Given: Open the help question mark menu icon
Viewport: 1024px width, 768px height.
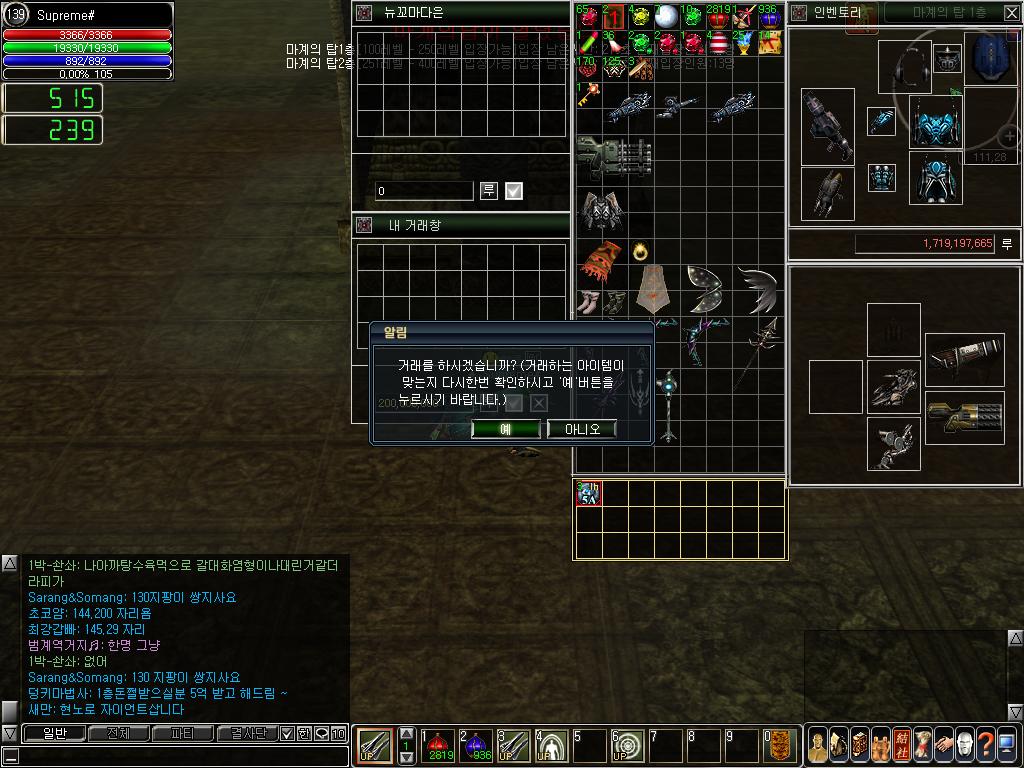Looking at the screenshot, I should tap(986, 745).
